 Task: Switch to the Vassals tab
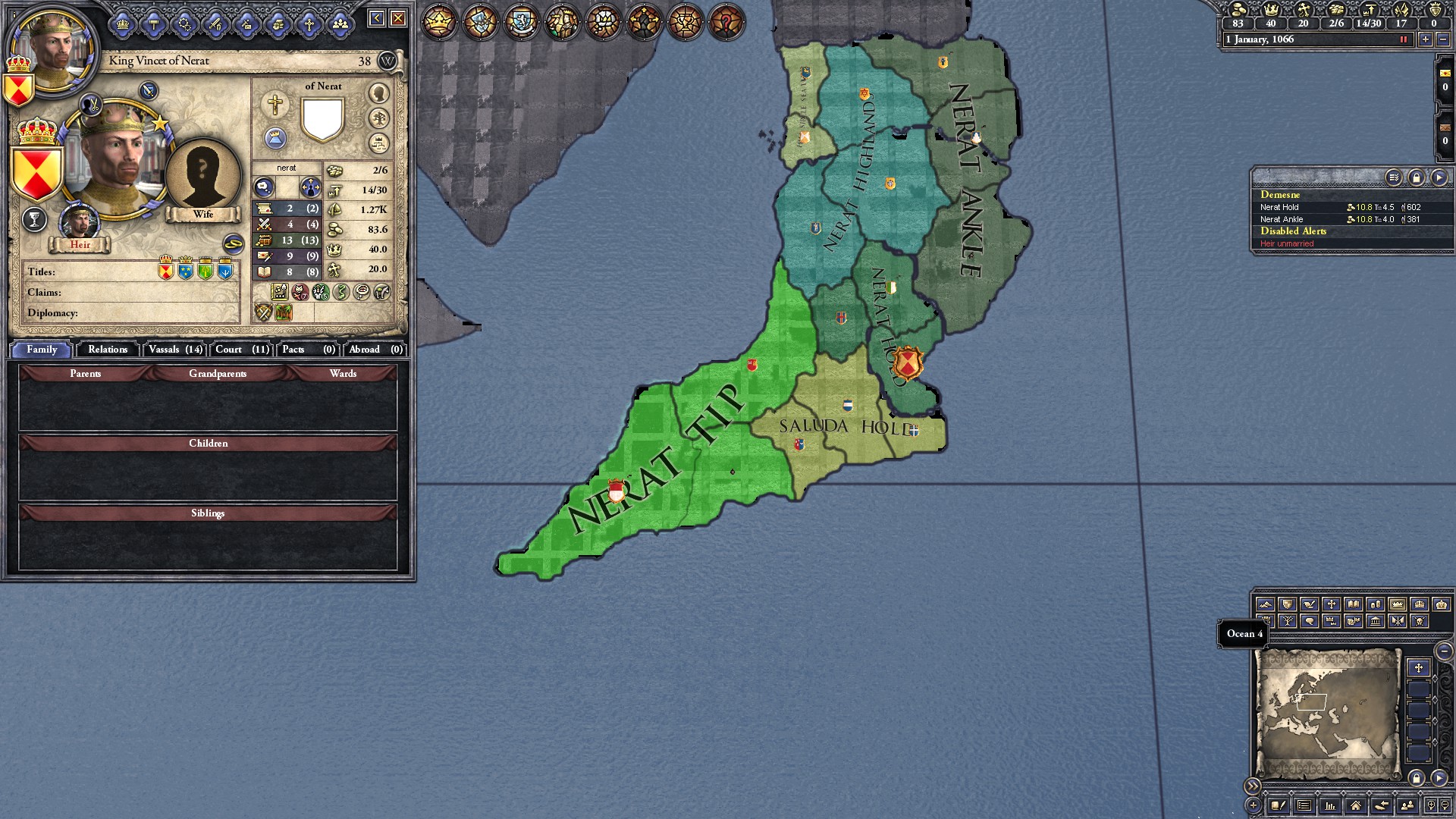[174, 350]
